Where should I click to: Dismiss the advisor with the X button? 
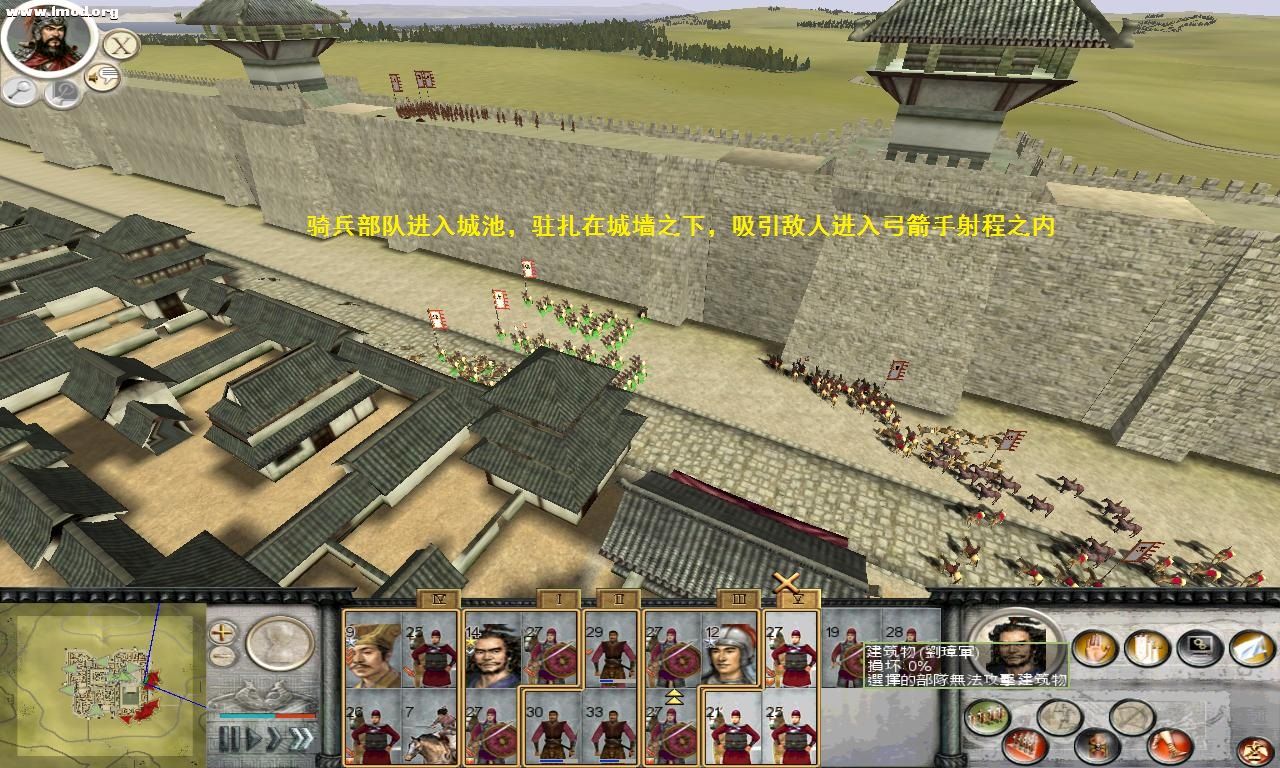118,44
